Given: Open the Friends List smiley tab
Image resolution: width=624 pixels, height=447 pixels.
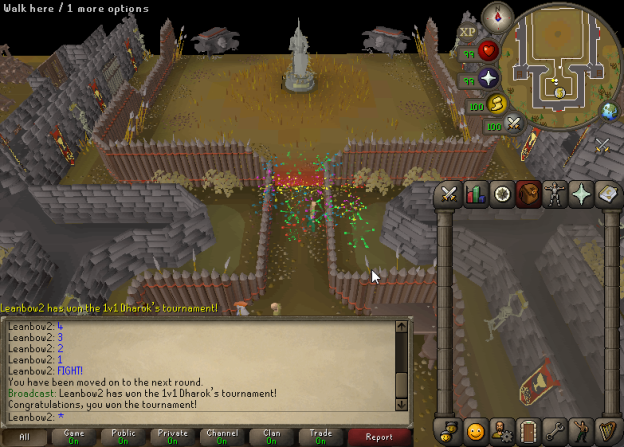Looking at the screenshot, I should [476, 431].
